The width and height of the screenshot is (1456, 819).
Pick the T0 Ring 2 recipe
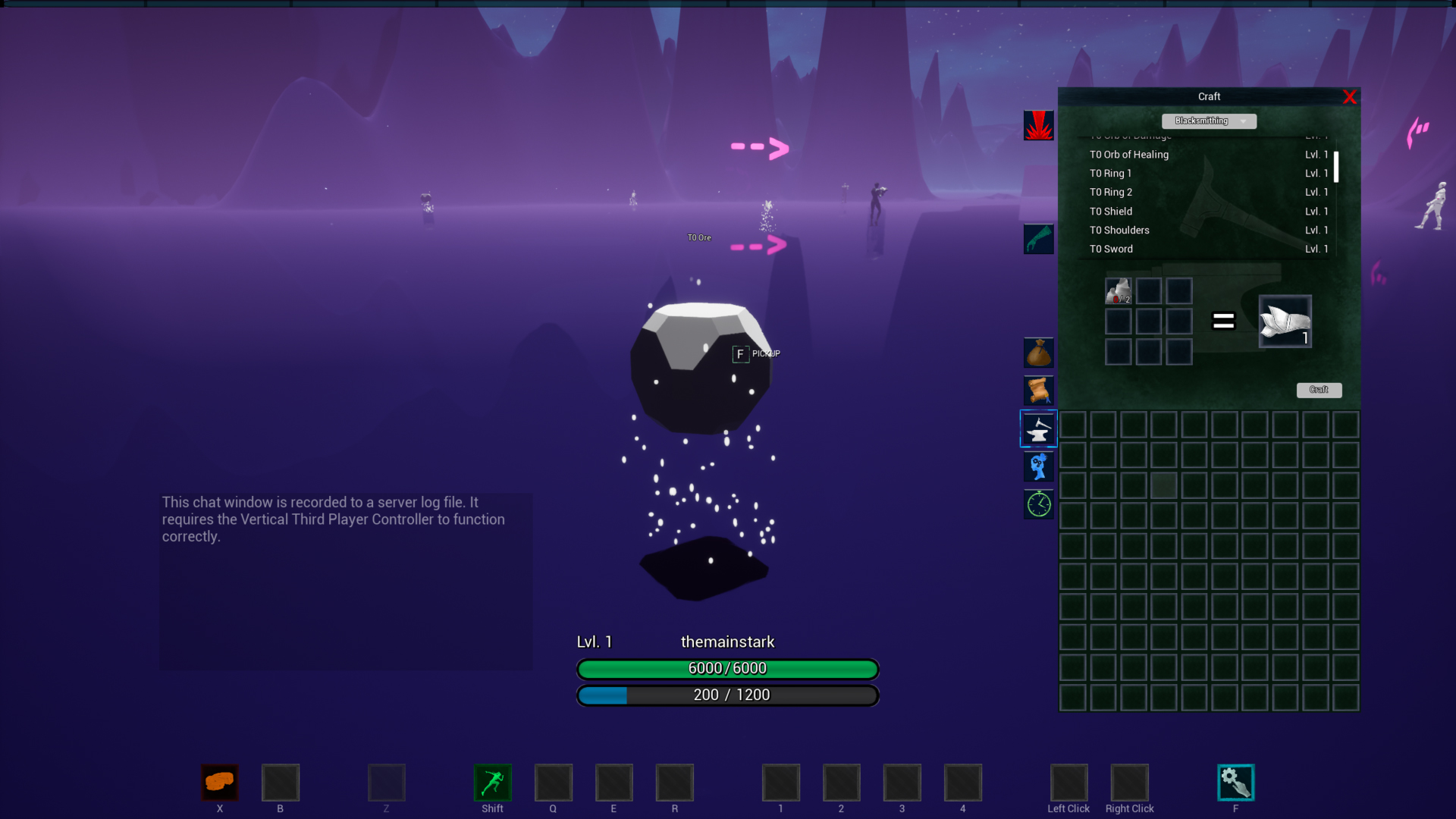pyautogui.click(x=1111, y=193)
